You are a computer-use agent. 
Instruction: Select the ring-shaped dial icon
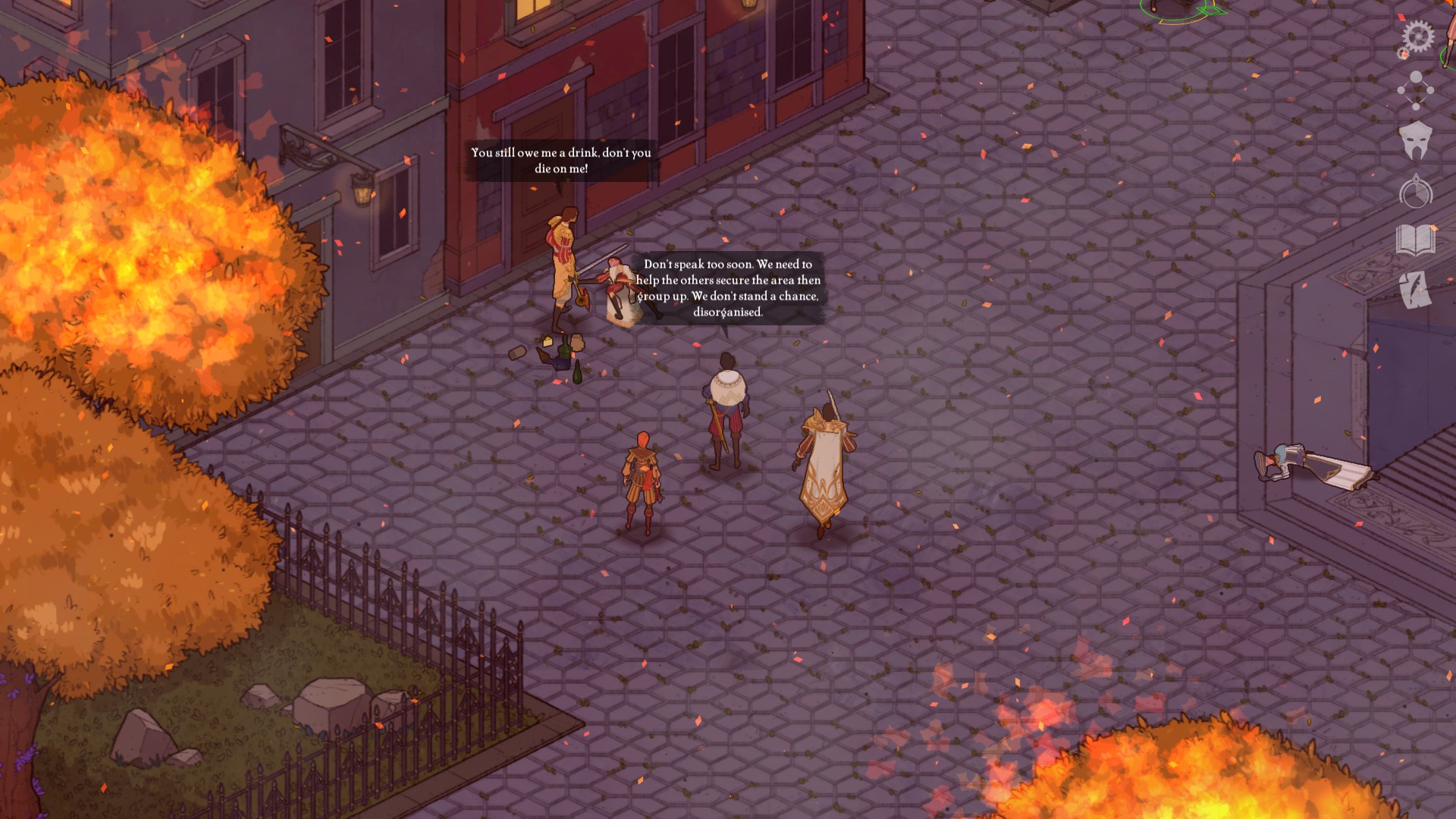pos(1416,192)
